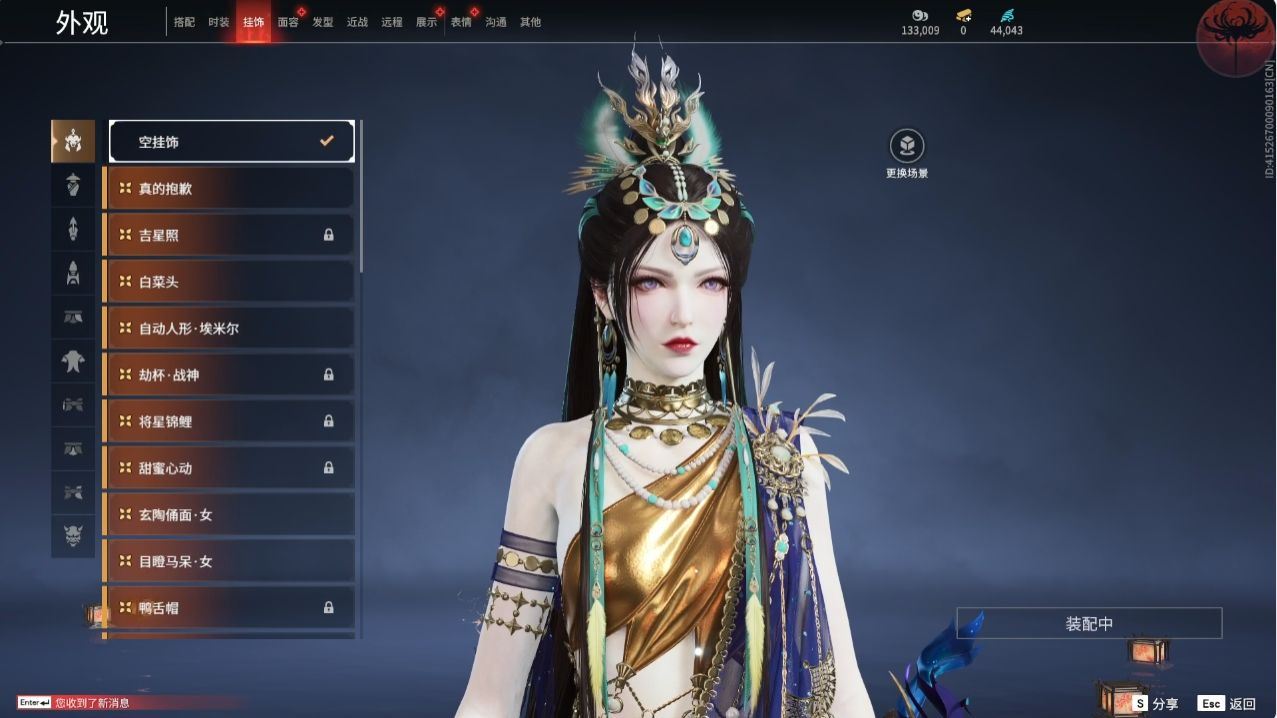
Task: Switch to the 搭配 tab
Action: tap(184, 22)
